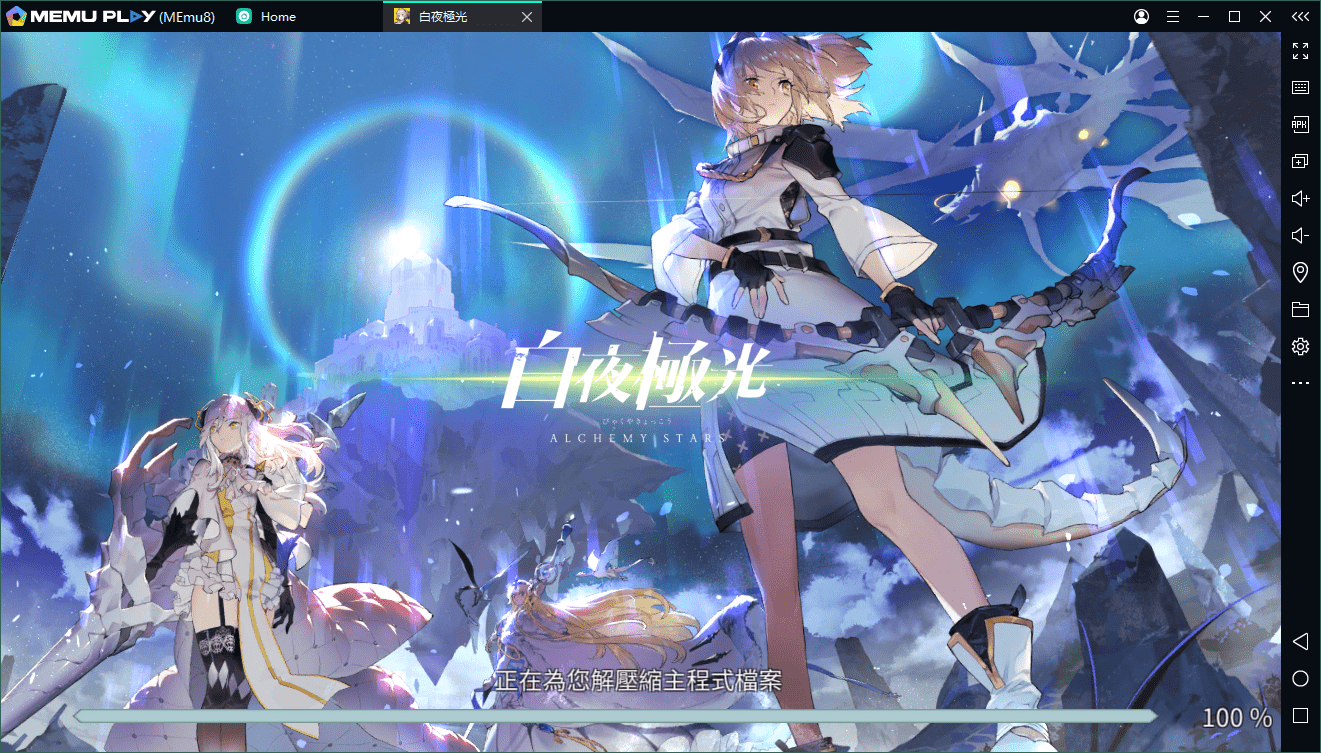Open the MEmu settings gear
The height and width of the screenshot is (753, 1321).
tap(1300, 347)
